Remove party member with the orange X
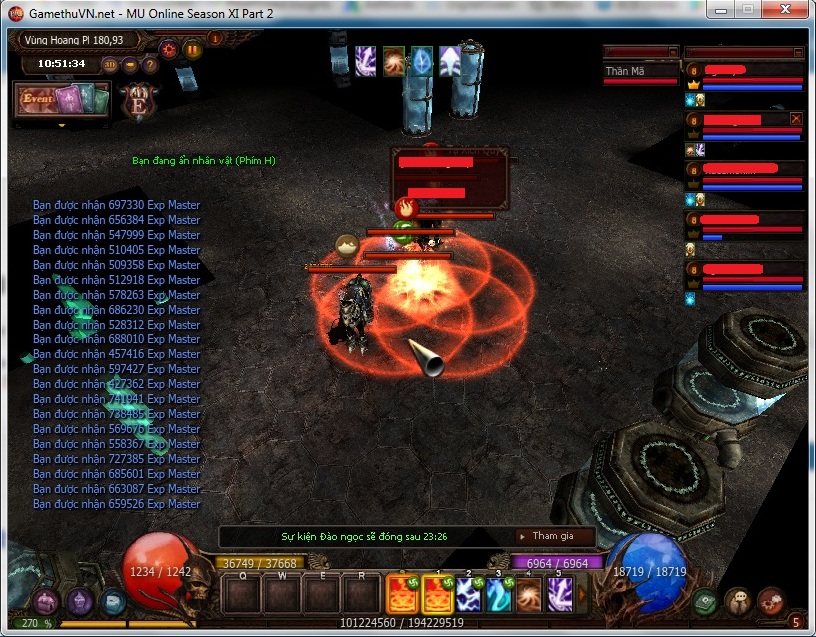 [796, 118]
